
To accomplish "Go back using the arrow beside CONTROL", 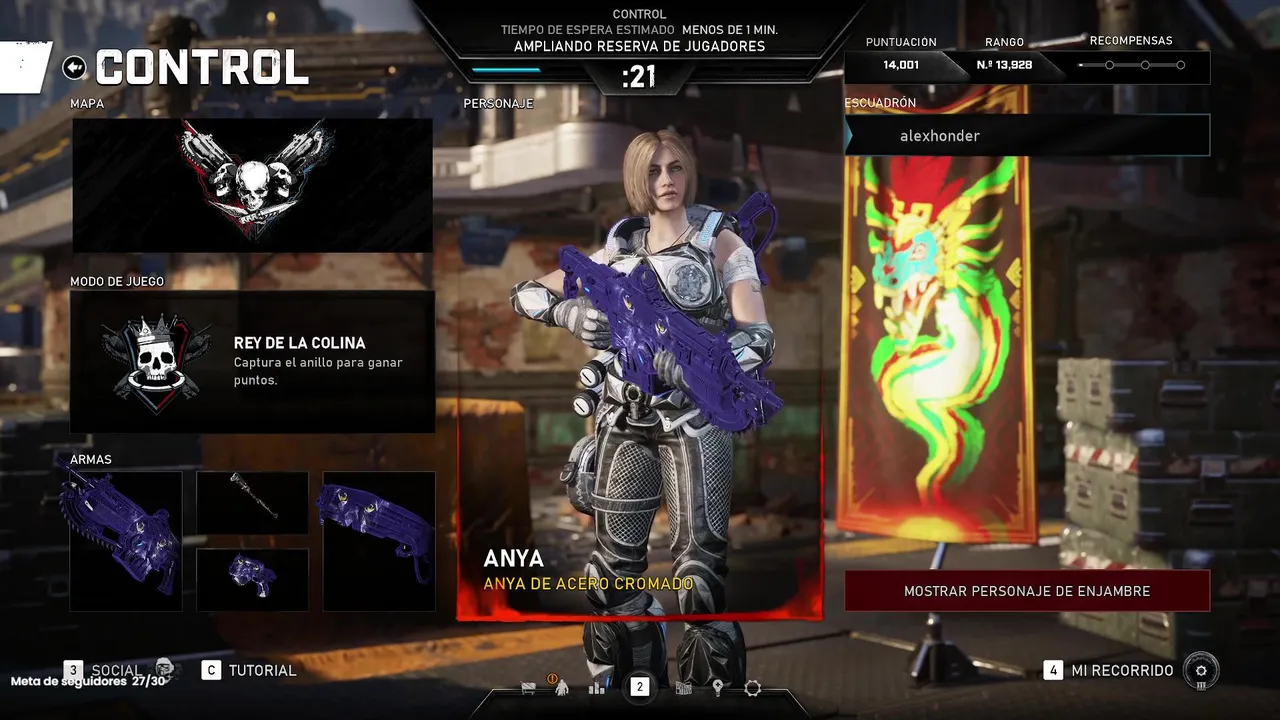I will click(74, 67).
